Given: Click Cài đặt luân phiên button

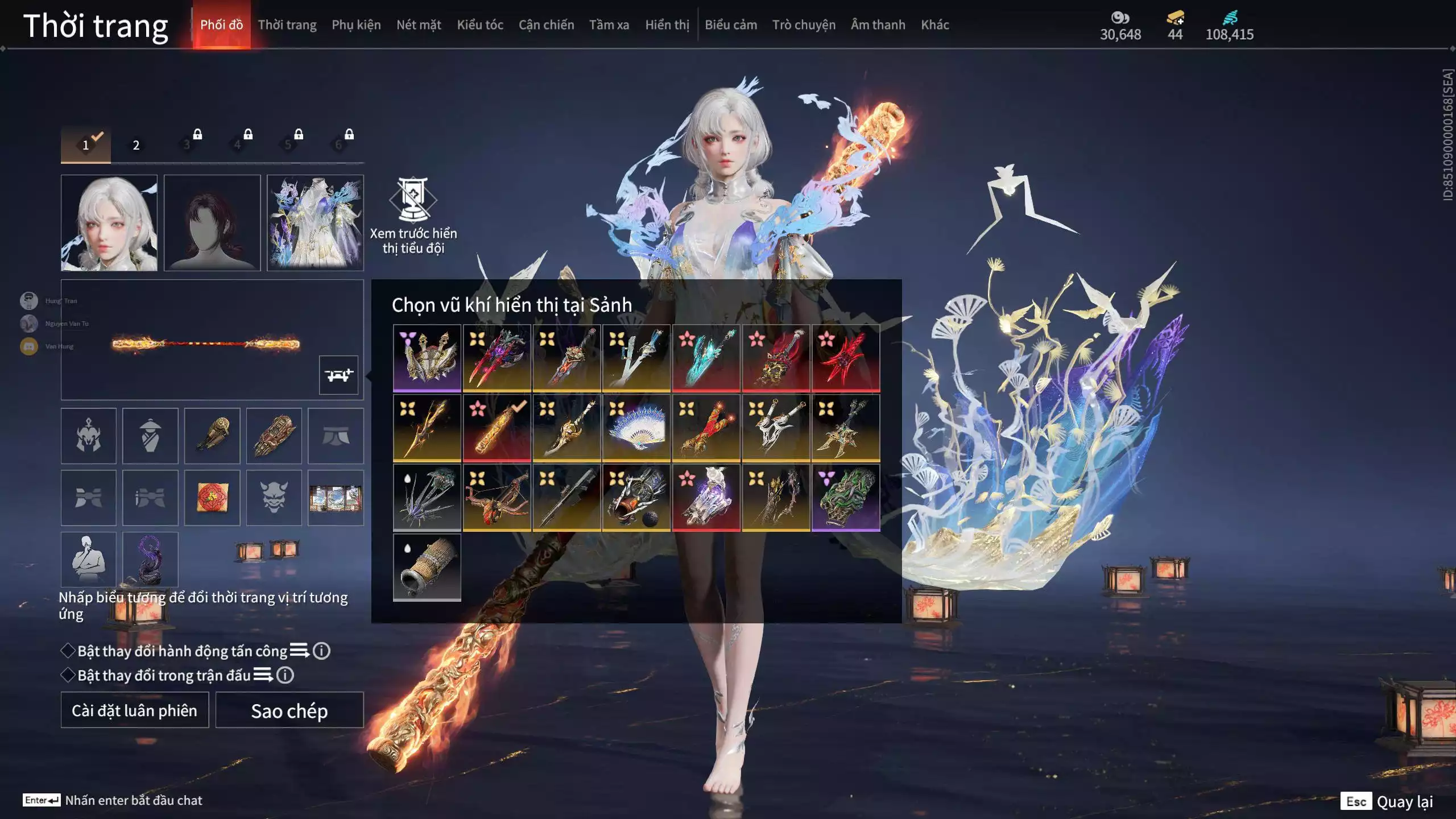Looking at the screenshot, I should click(135, 710).
